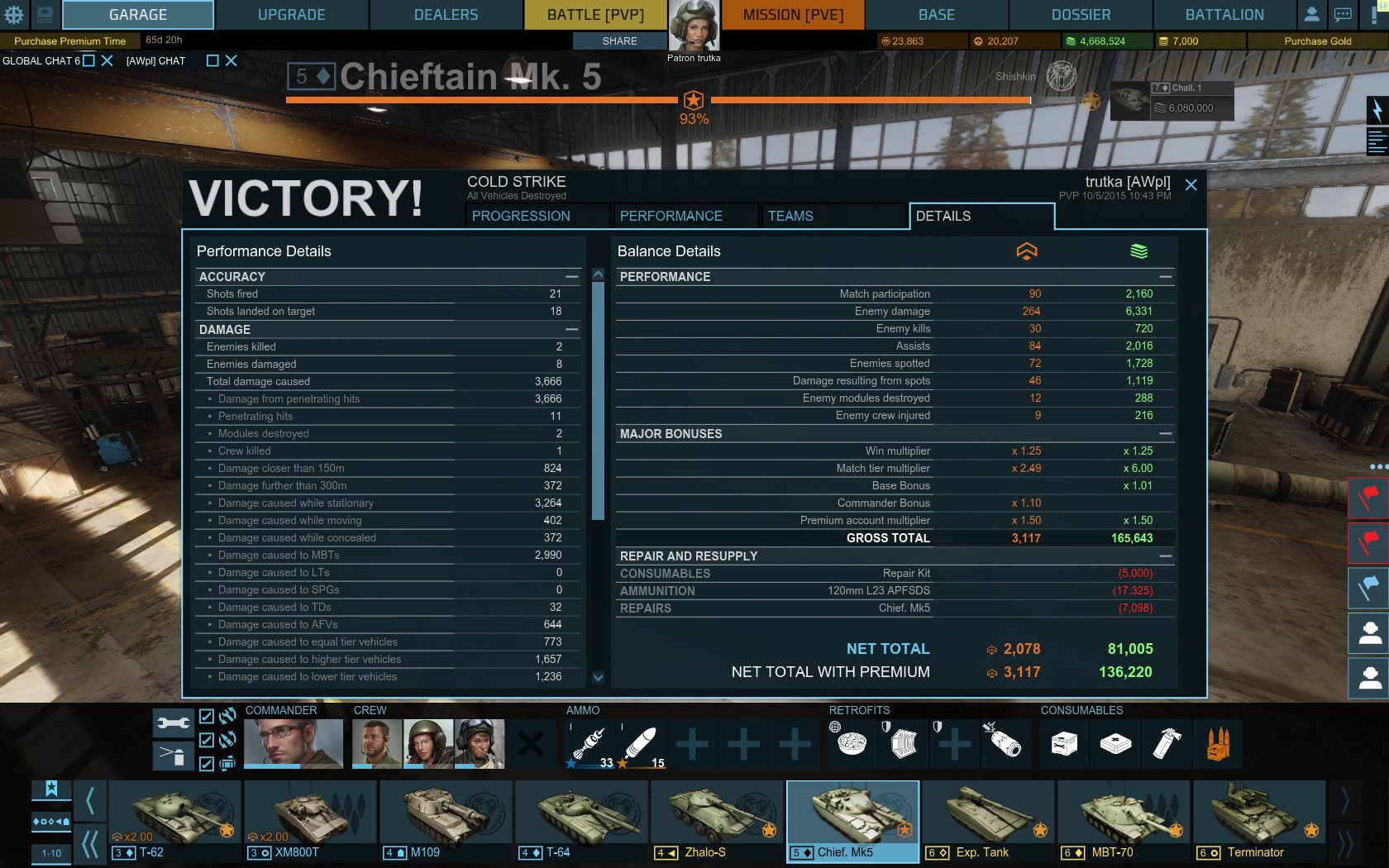Click Purchase Gold

(x=1317, y=41)
